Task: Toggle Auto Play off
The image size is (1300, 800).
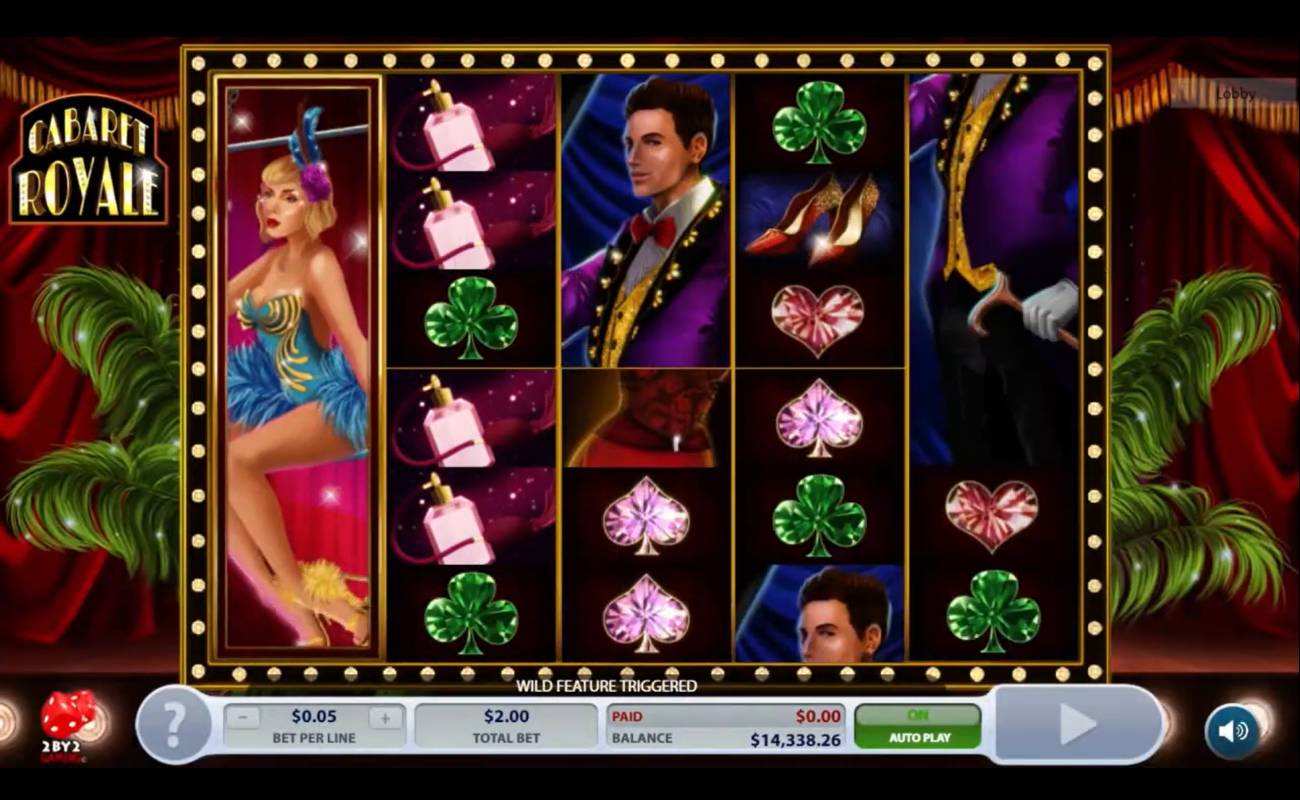Action: 918,737
